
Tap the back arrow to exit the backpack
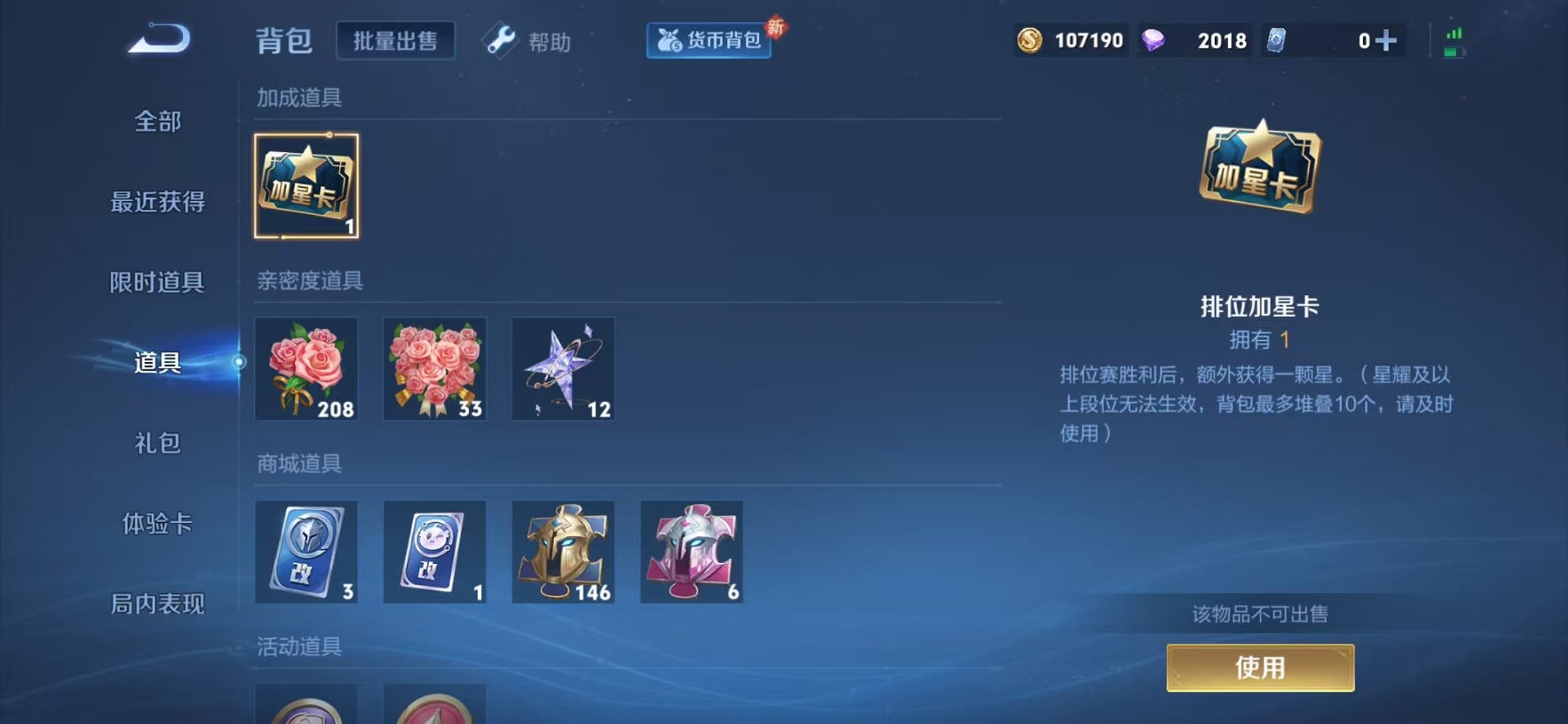[x=160, y=38]
